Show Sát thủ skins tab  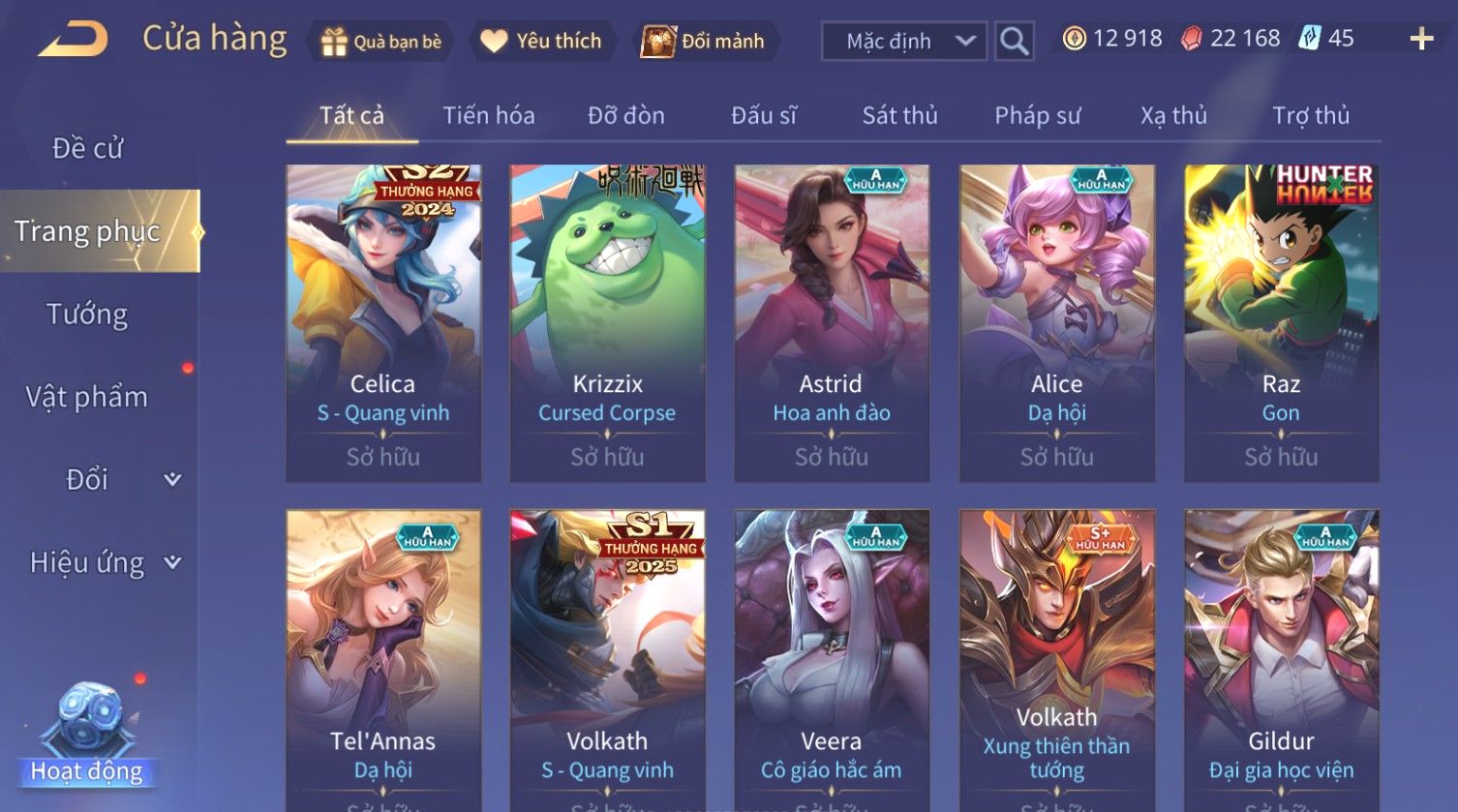(x=899, y=116)
